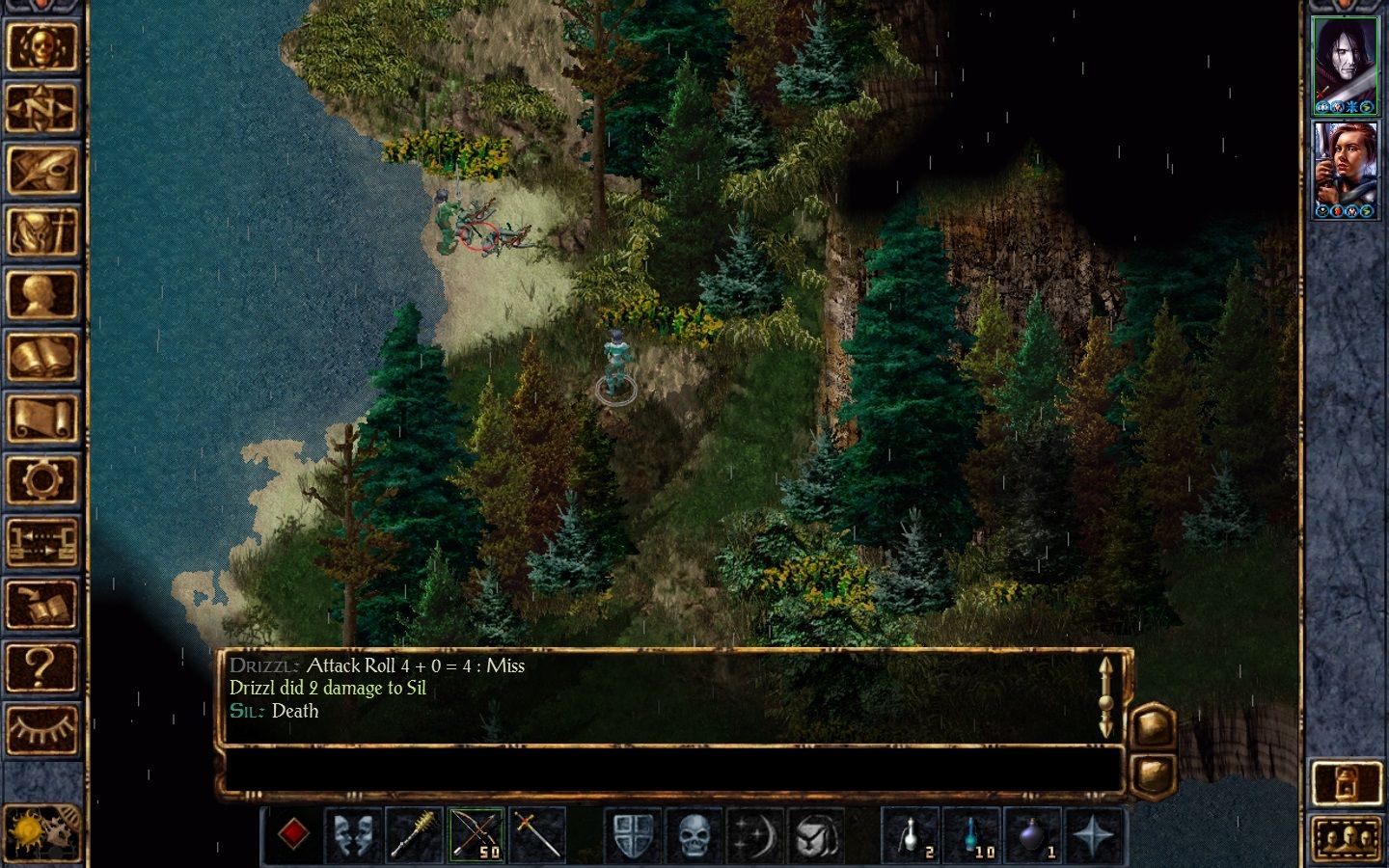Open the area map compass button
The height and width of the screenshot is (868, 1389).
pos(41,107)
